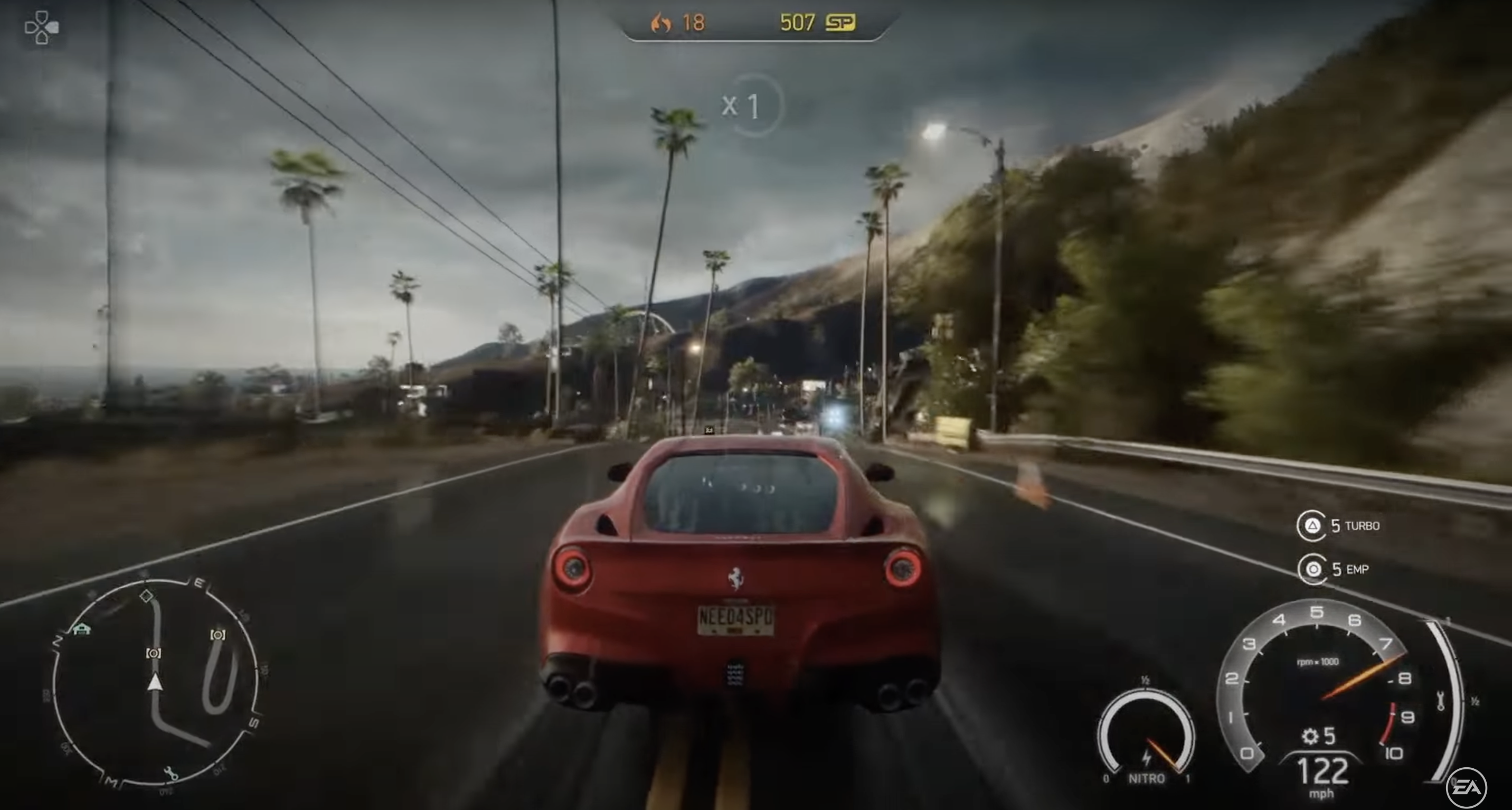The image size is (1512, 810).
Task: Fire the EMP pursuit tech
Action: [1313, 569]
